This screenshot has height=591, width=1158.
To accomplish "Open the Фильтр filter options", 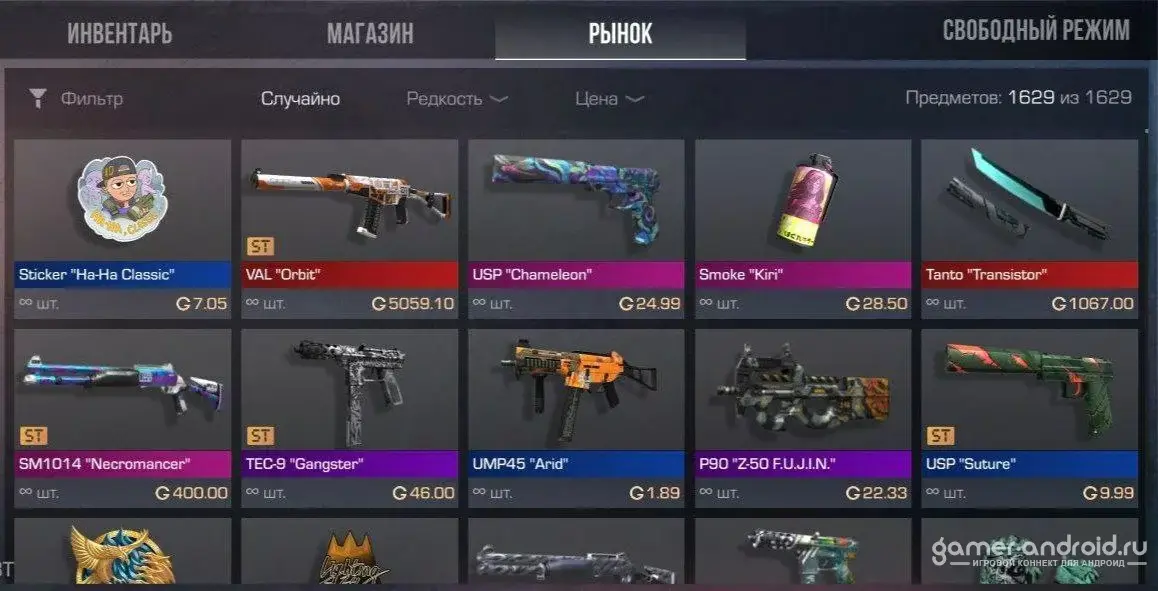I will click(x=79, y=99).
